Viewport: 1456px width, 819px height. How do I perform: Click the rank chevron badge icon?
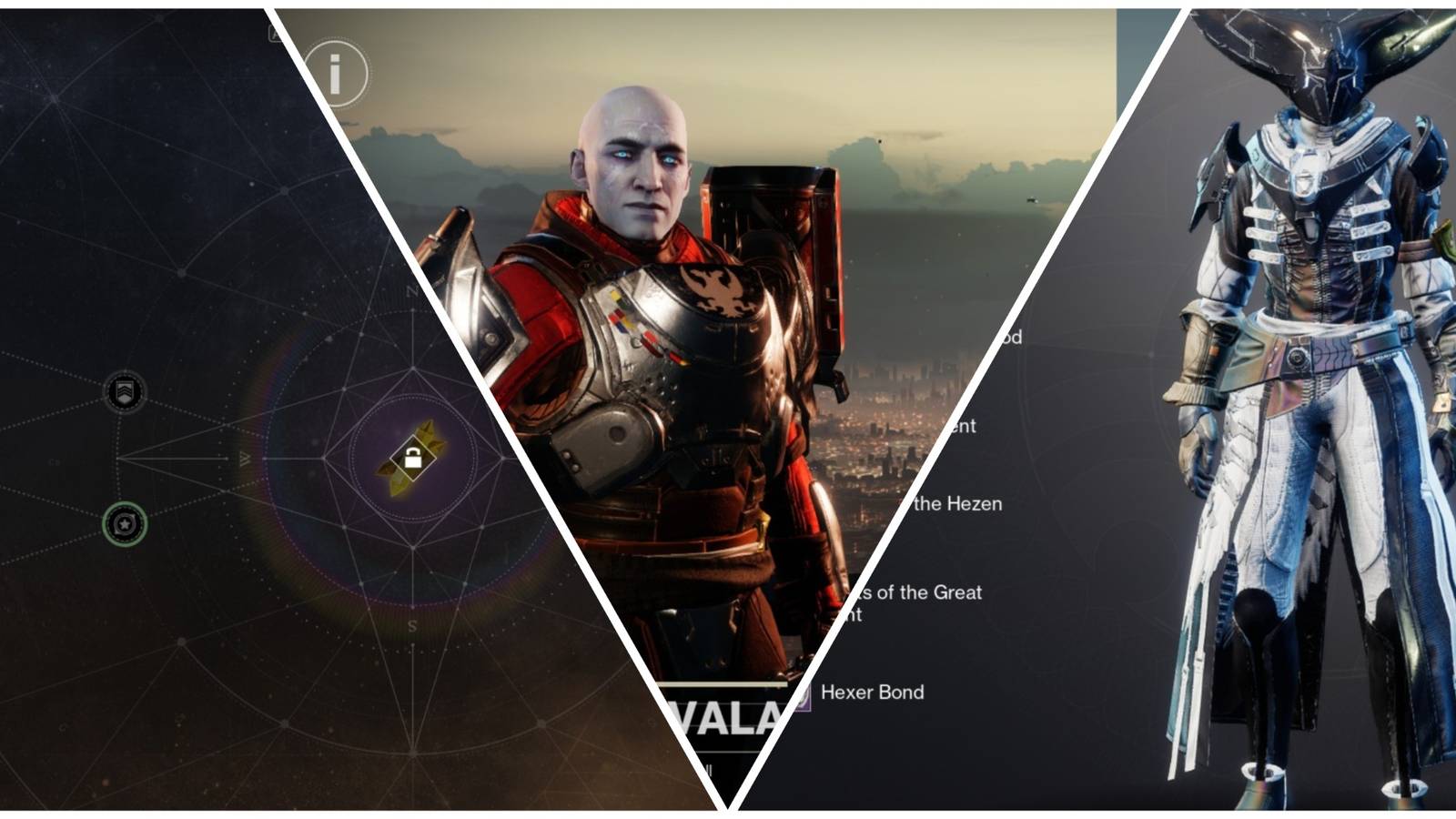tap(125, 389)
